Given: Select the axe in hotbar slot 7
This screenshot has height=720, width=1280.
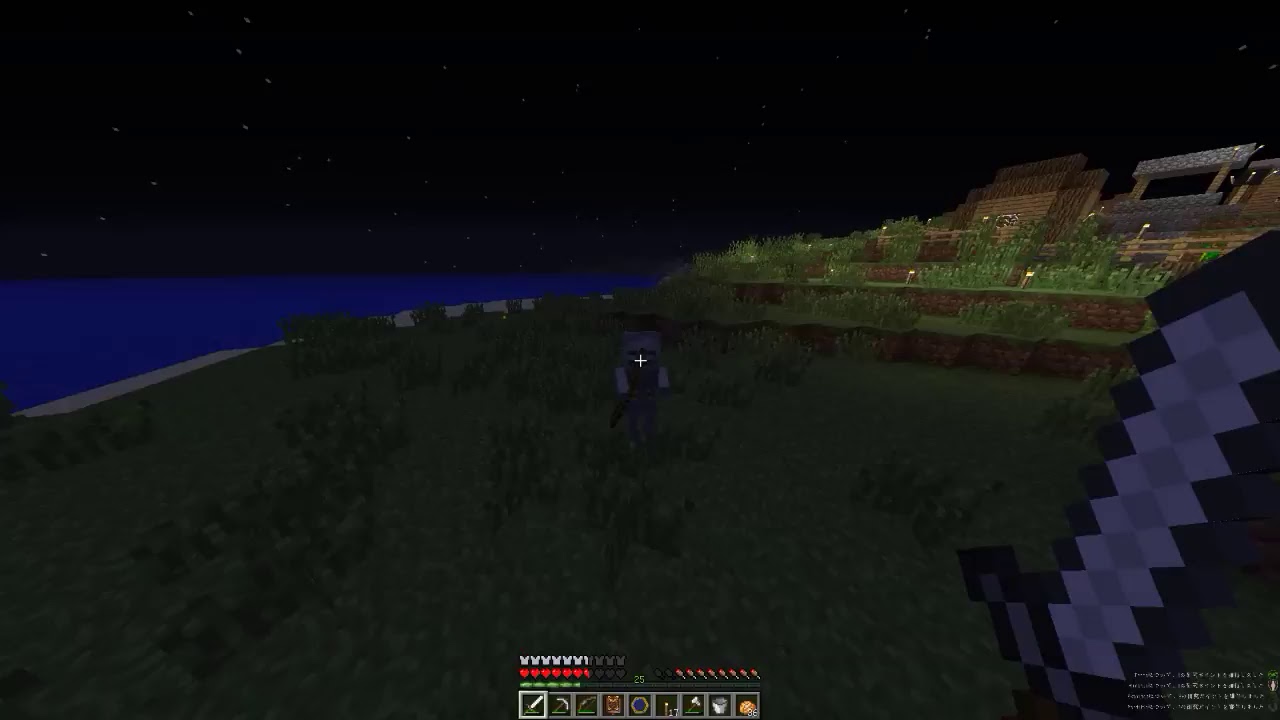Looking at the screenshot, I should pos(694,705).
